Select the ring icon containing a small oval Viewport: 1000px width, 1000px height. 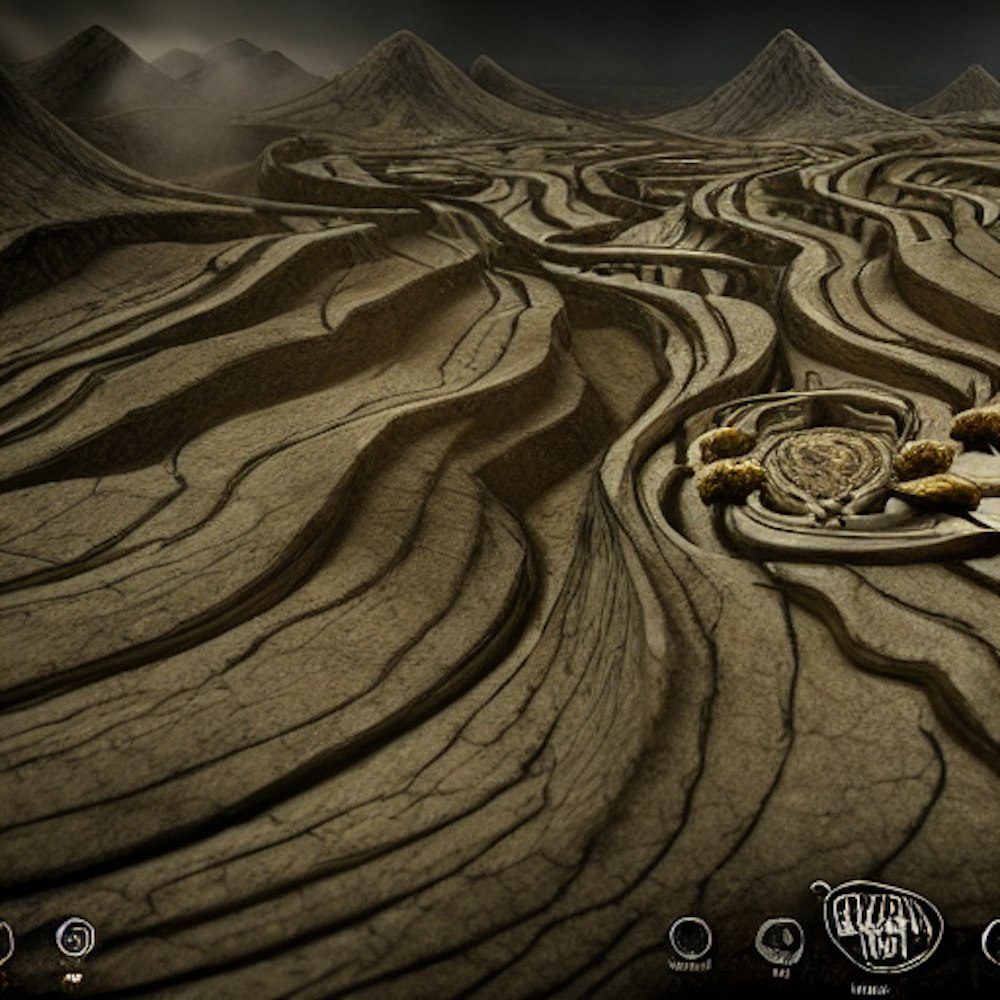(779, 940)
